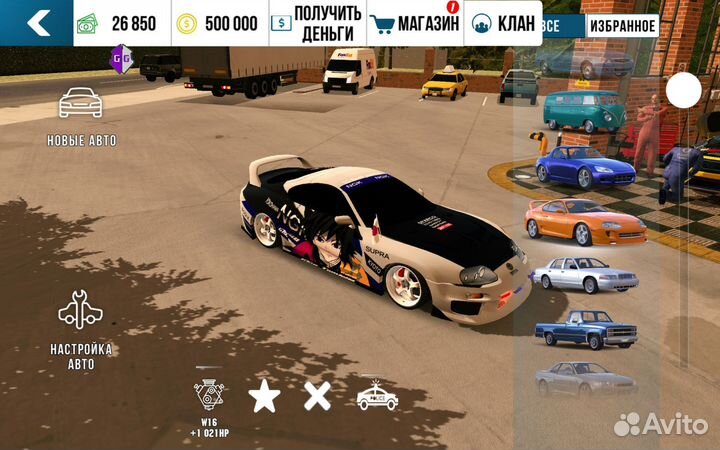The width and height of the screenshot is (720, 450).
Task: Open Новые авто dealership
Action: coord(81,116)
